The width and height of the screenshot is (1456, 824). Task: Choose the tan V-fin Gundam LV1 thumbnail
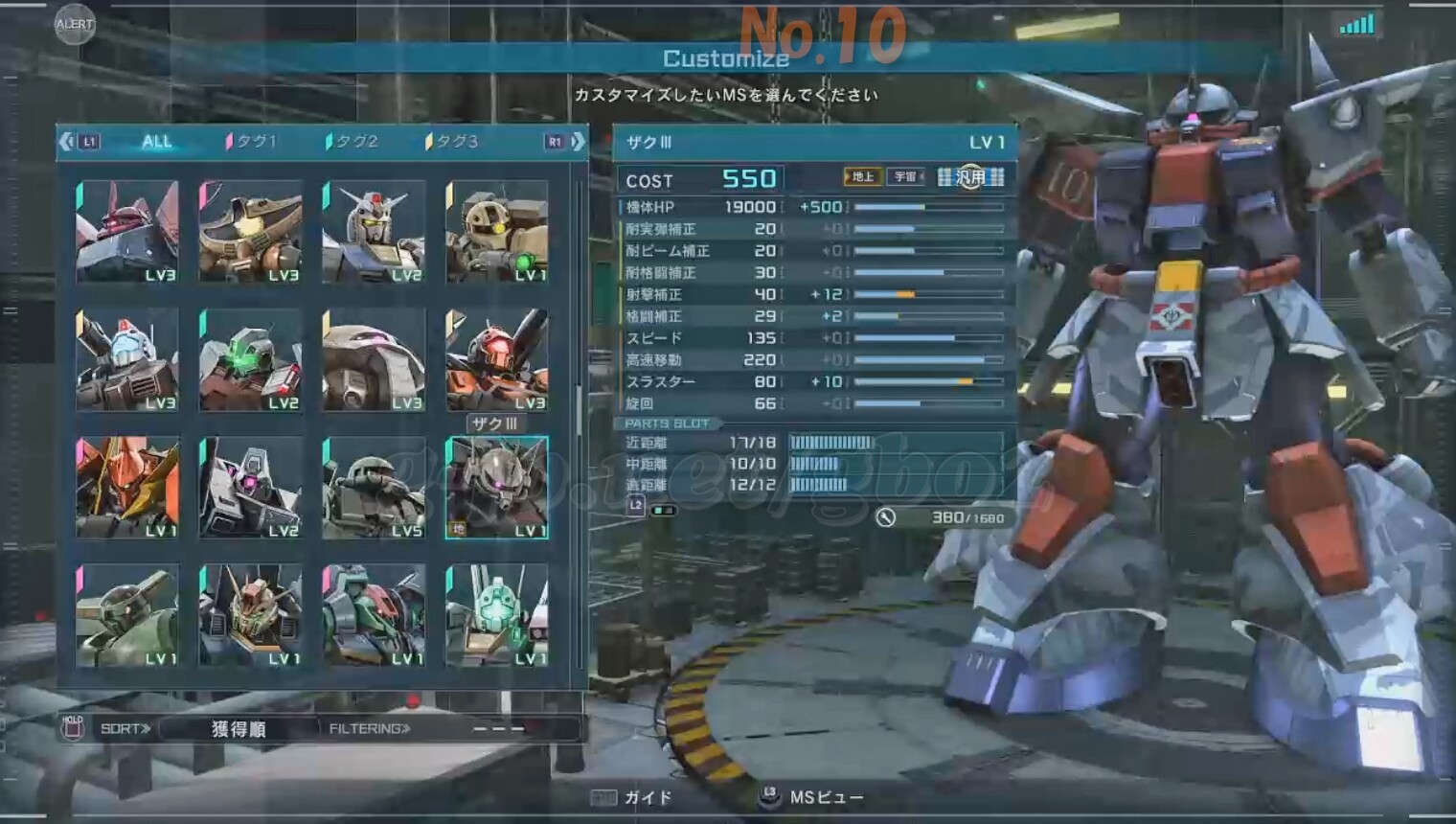point(250,614)
